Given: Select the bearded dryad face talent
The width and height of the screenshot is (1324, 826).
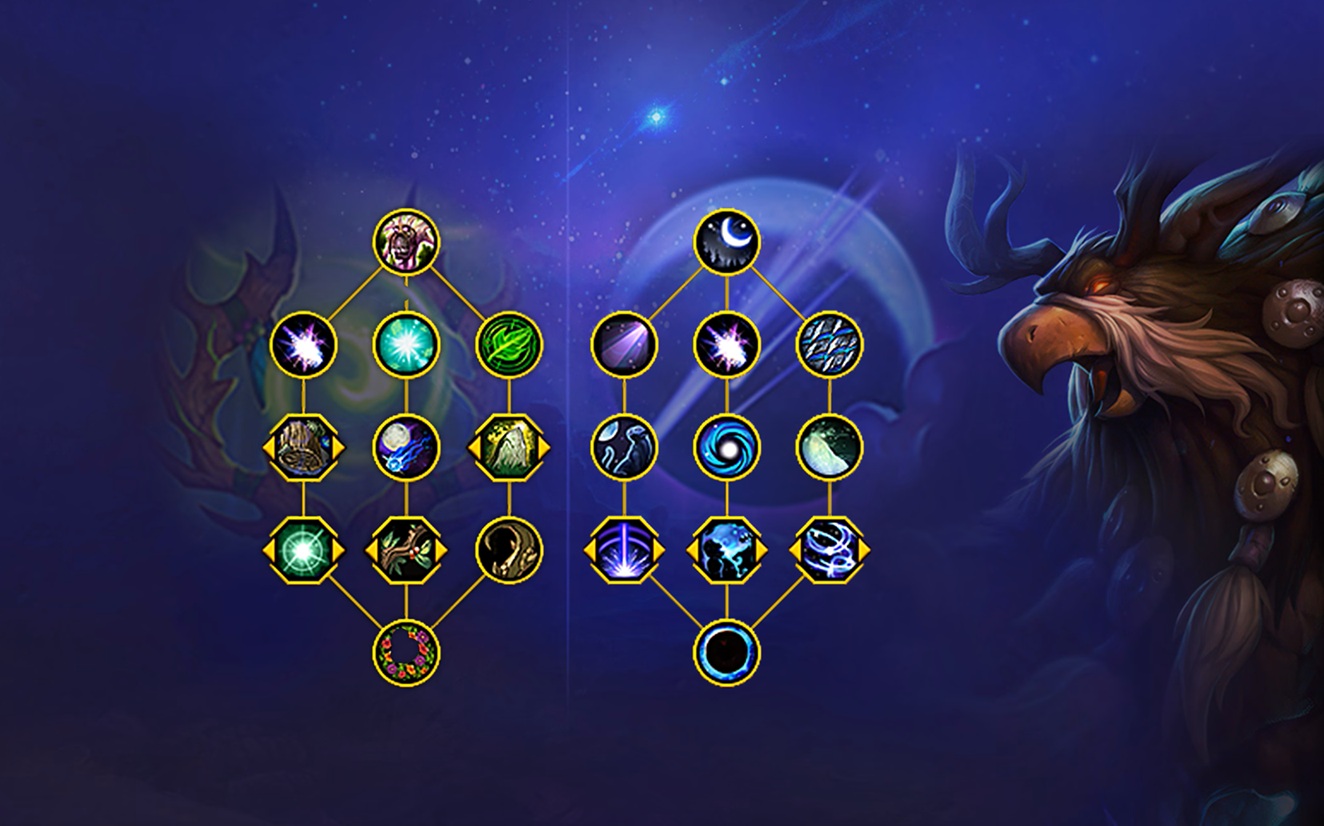Looking at the screenshot, I should point(406,241).
